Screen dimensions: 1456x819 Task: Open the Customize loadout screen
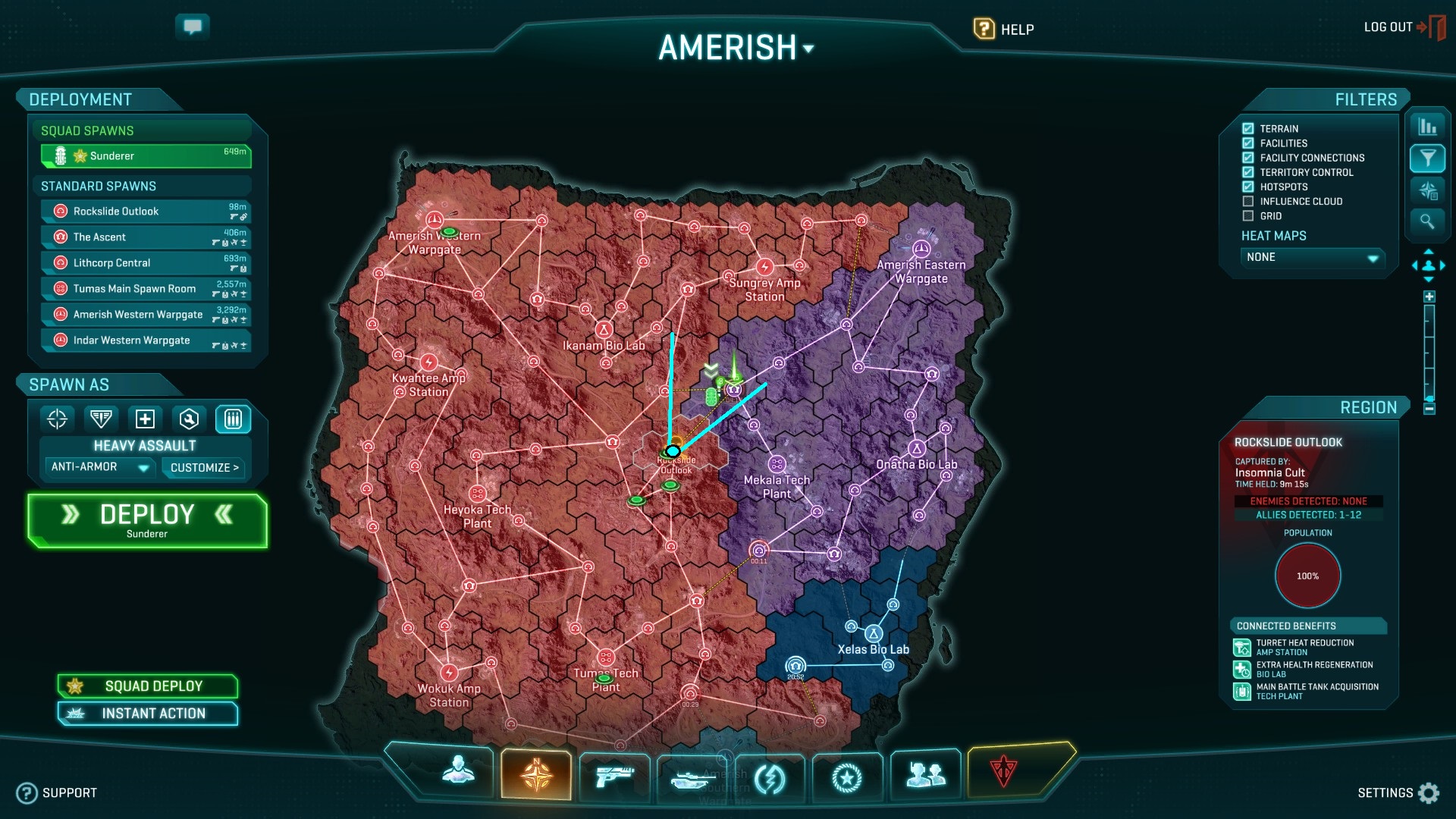[204, 468]
